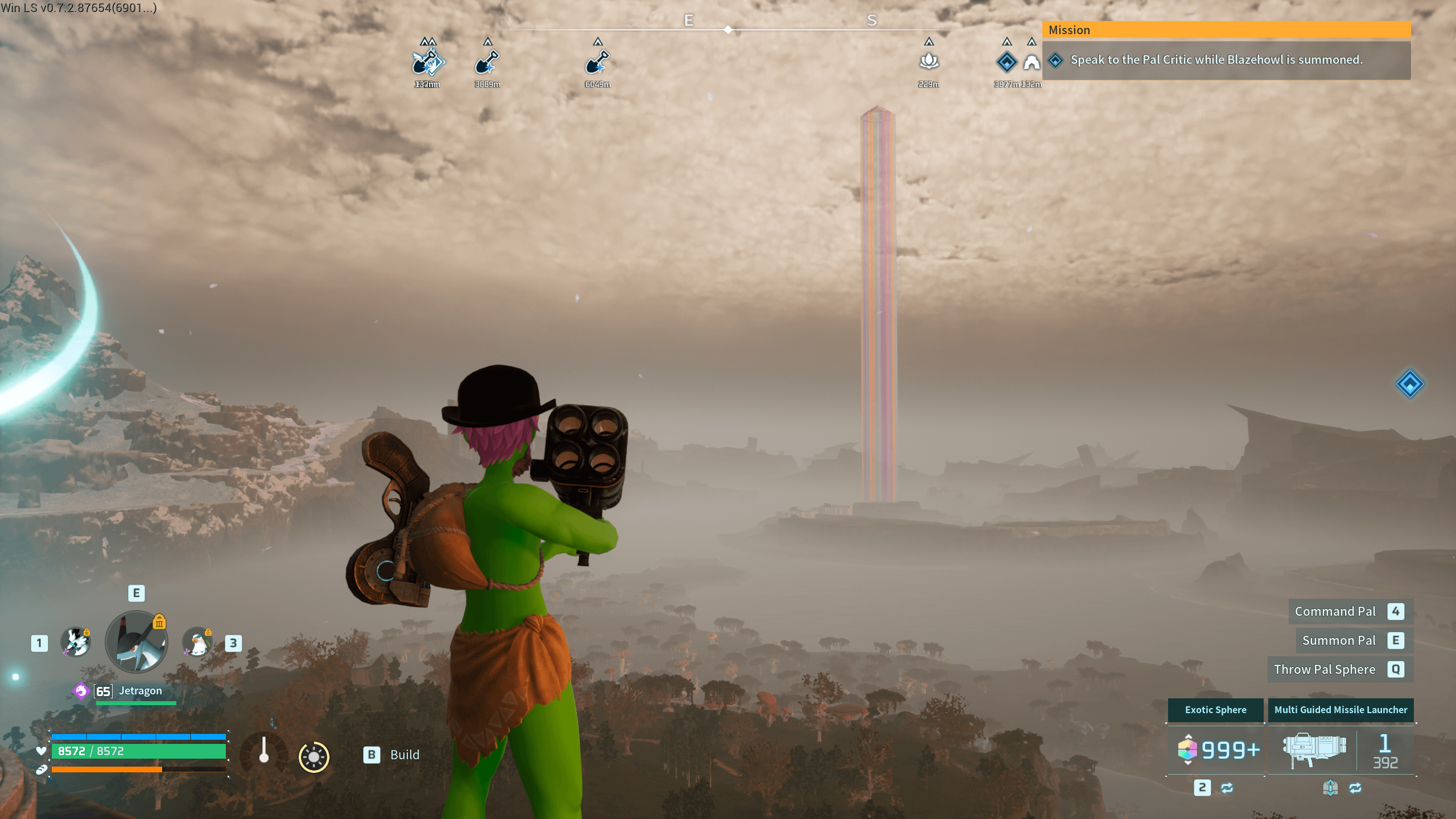Image resolution: width=1456 pixels, height=819 pixels.
Task: Click the Throw Pal Sphere label
Action: (1324, 669)
